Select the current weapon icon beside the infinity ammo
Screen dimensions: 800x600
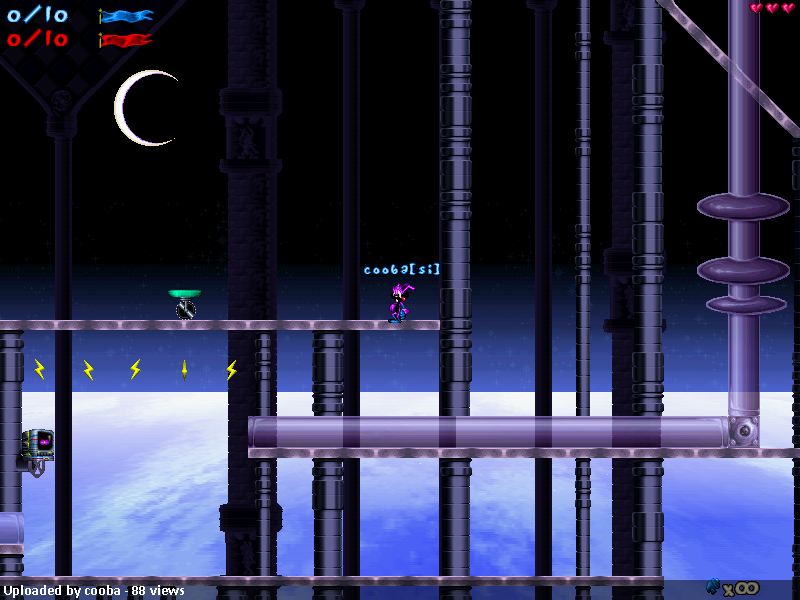(x=713, y=587)
